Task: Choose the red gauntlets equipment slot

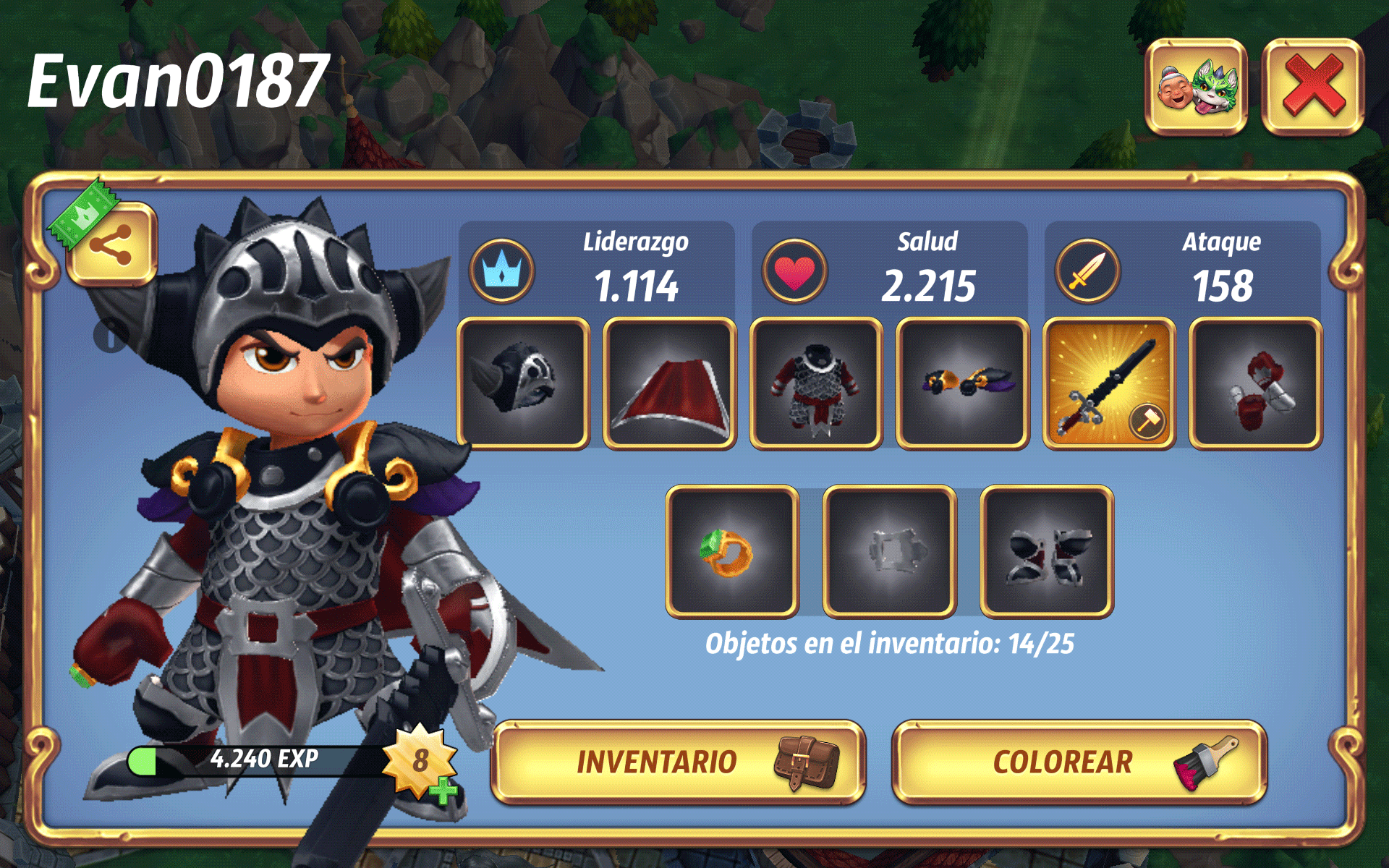Action: (1255, 383)
